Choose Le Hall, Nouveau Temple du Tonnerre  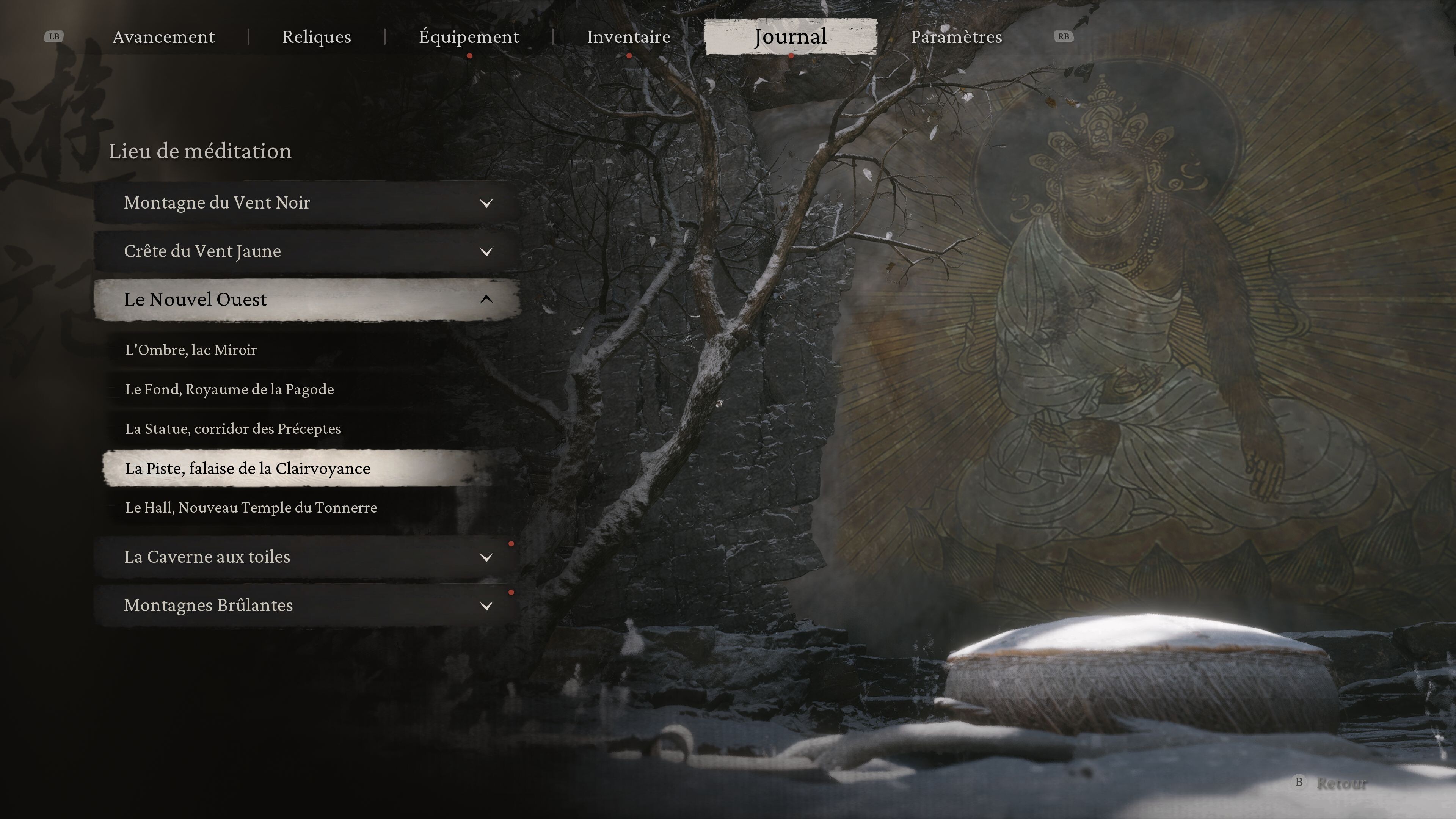coord(251,508)
